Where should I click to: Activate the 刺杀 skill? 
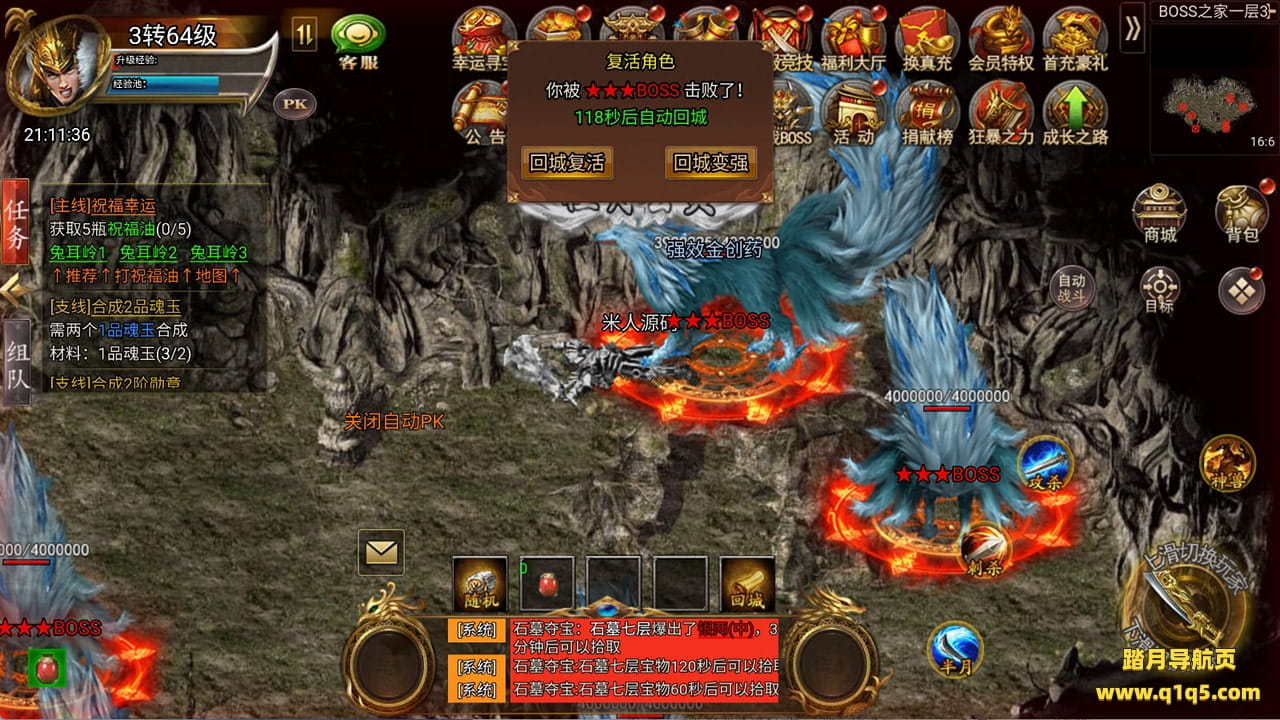pyautogui.click(x=985, y=548)
